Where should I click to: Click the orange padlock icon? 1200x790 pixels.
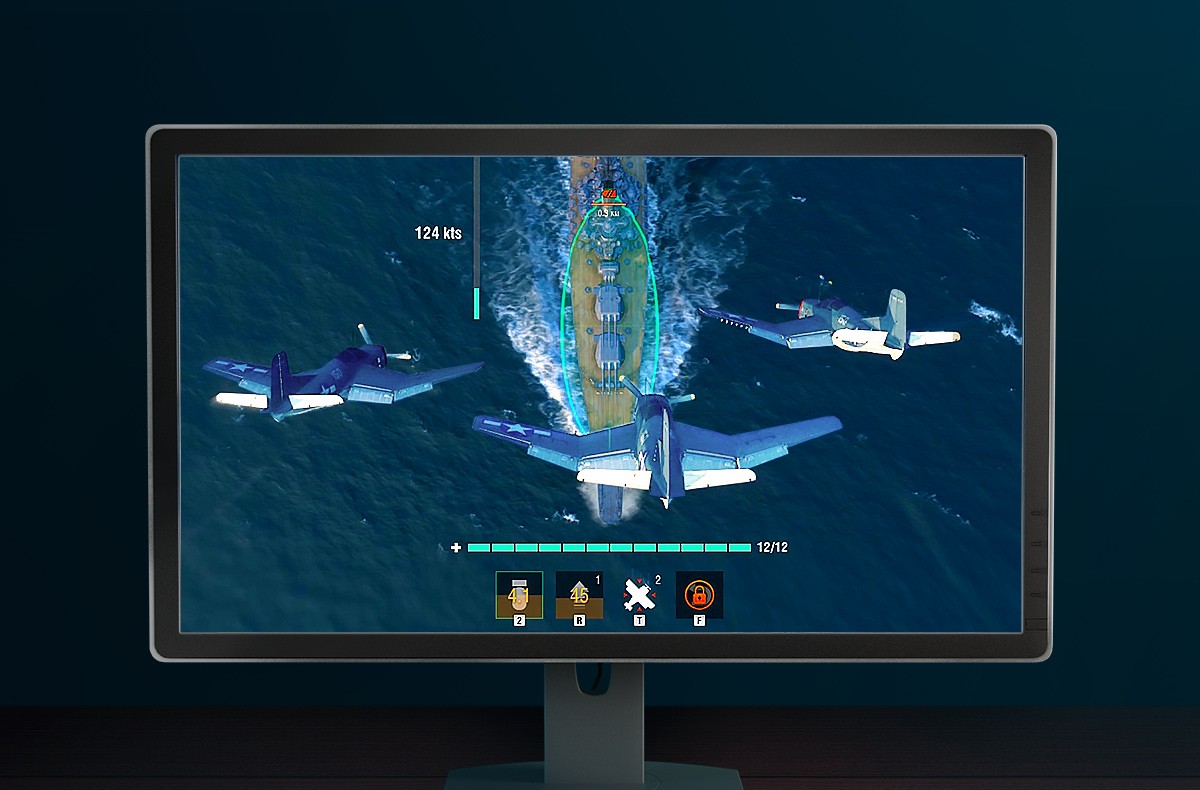pyautogui.click(x=699, y=595)
